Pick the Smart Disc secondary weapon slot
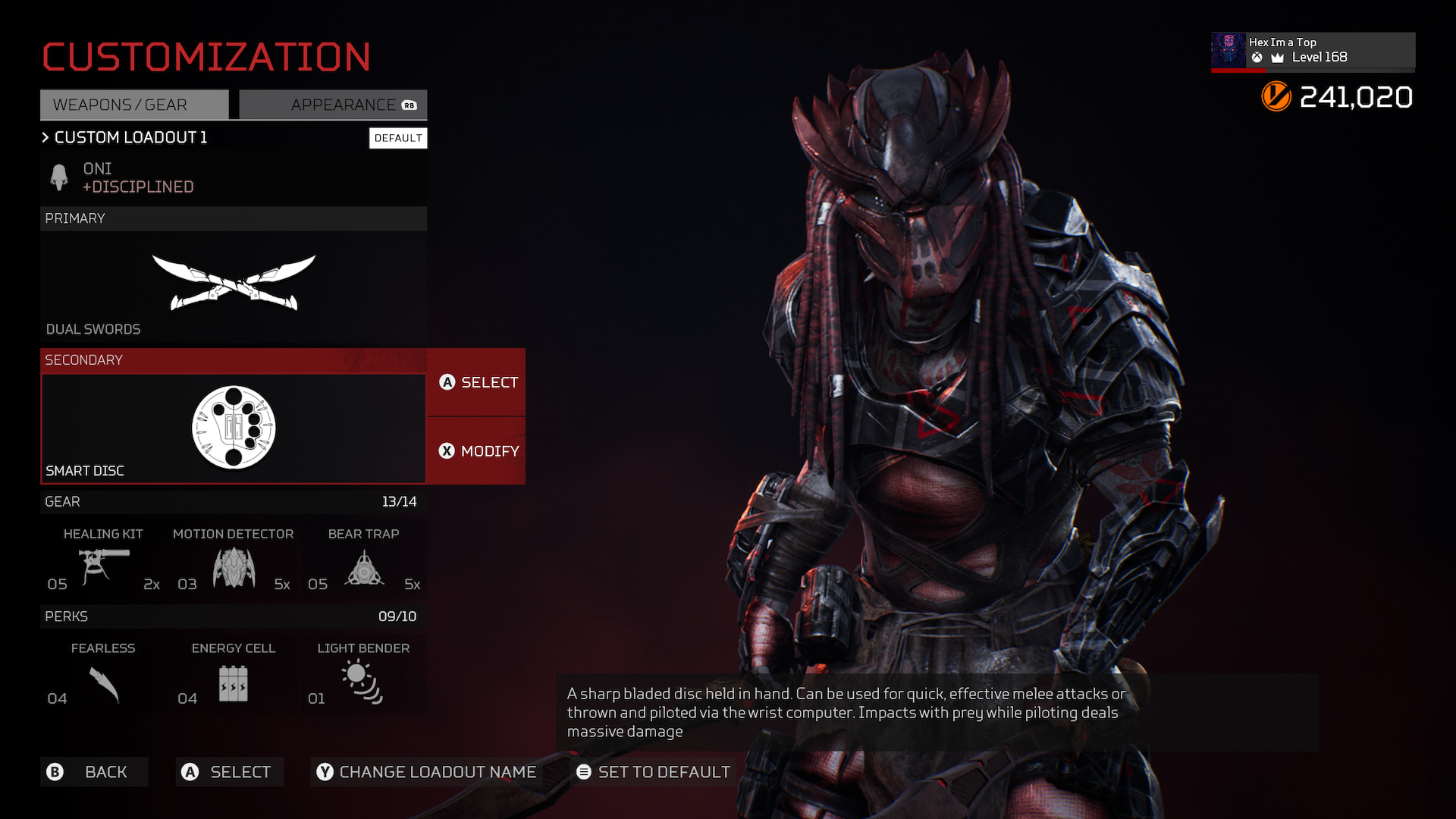 pos(234,428)
